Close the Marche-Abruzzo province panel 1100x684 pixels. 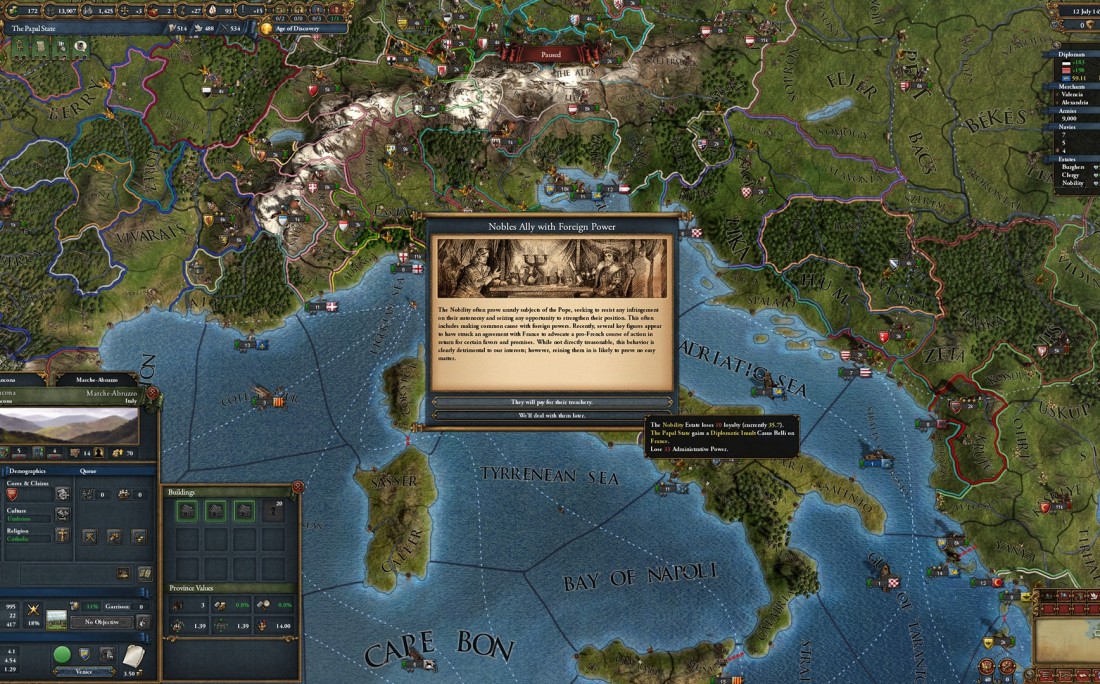point(153,392)
